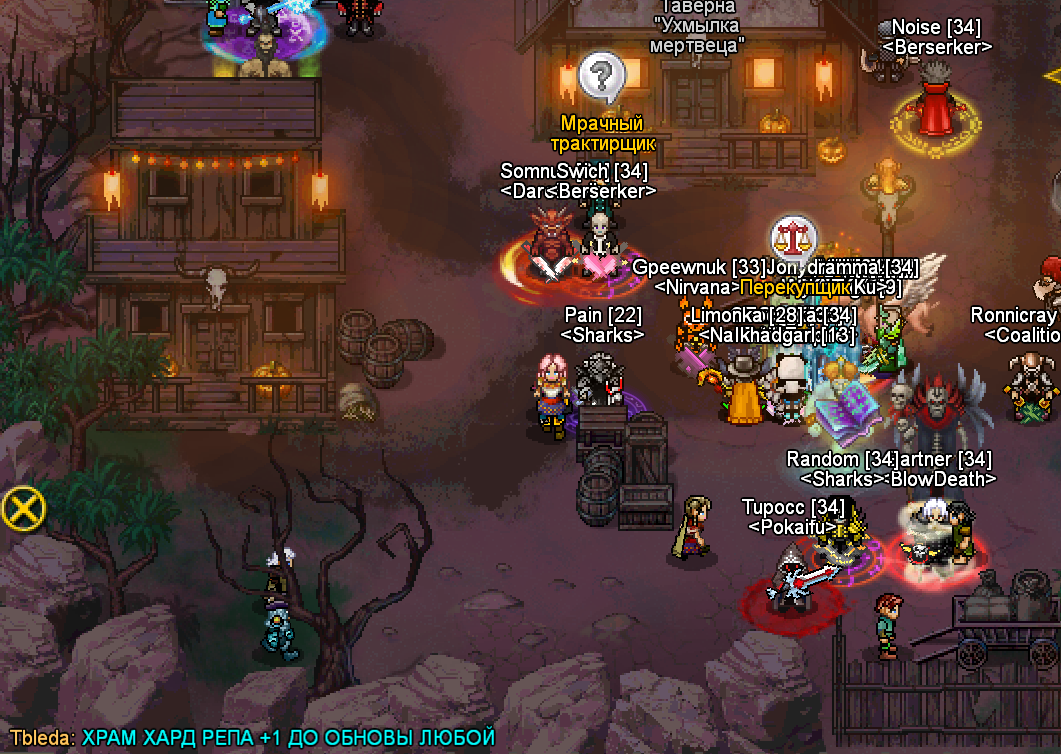
Task: Click the scales trade bubble icon
Action: (x=792, y=240)
